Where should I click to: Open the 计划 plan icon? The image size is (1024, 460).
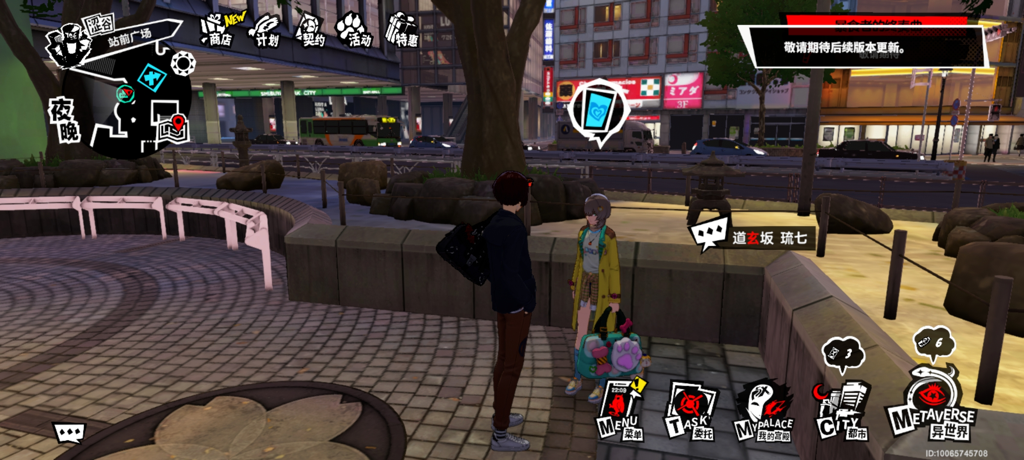(x=266, y=30)
